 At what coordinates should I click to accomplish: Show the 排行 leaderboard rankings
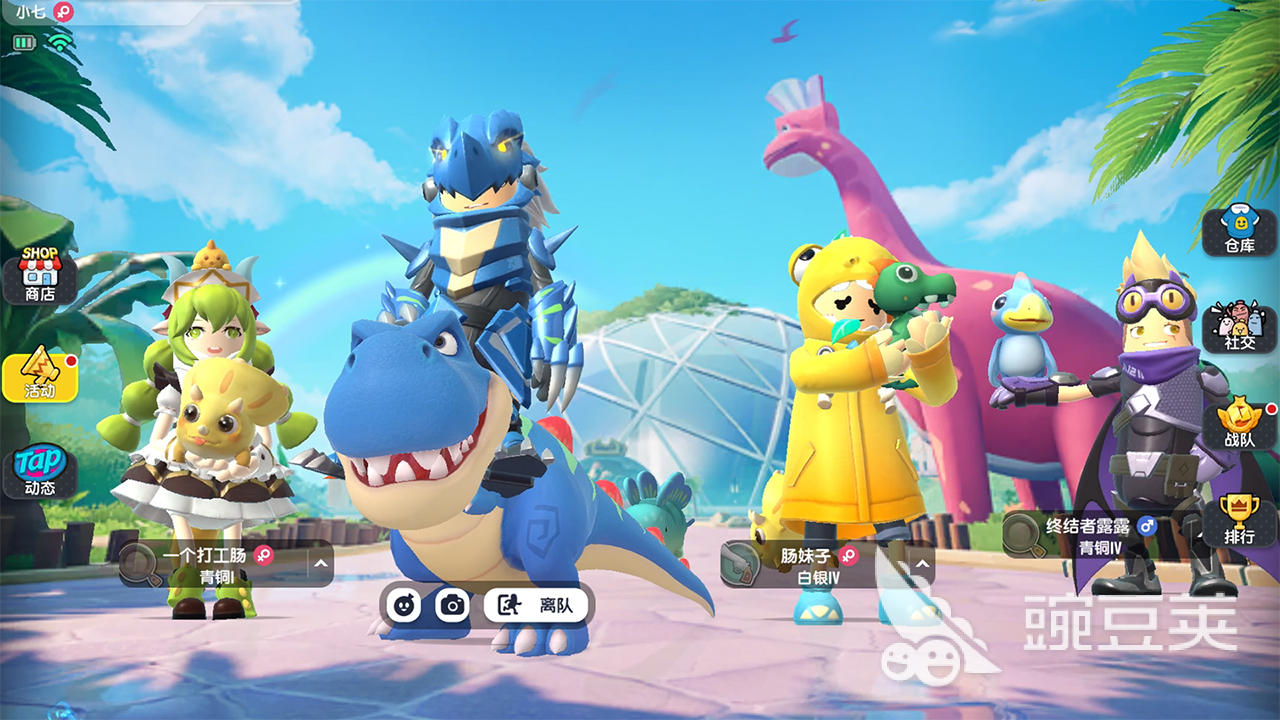click(x=1240, y=522)
